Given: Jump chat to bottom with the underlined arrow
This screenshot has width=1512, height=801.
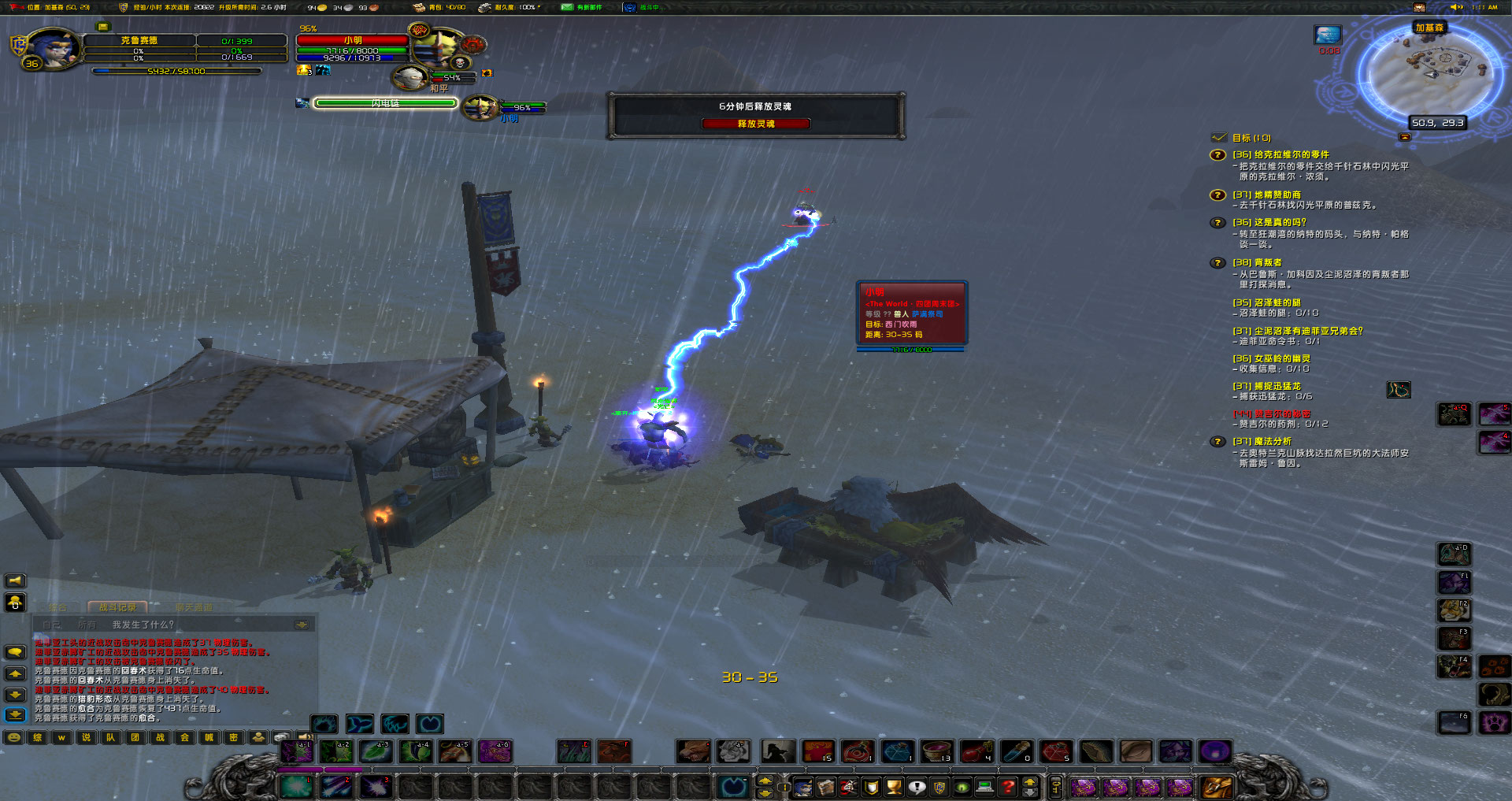Looking at the screenshot, I should click(15, 715).
